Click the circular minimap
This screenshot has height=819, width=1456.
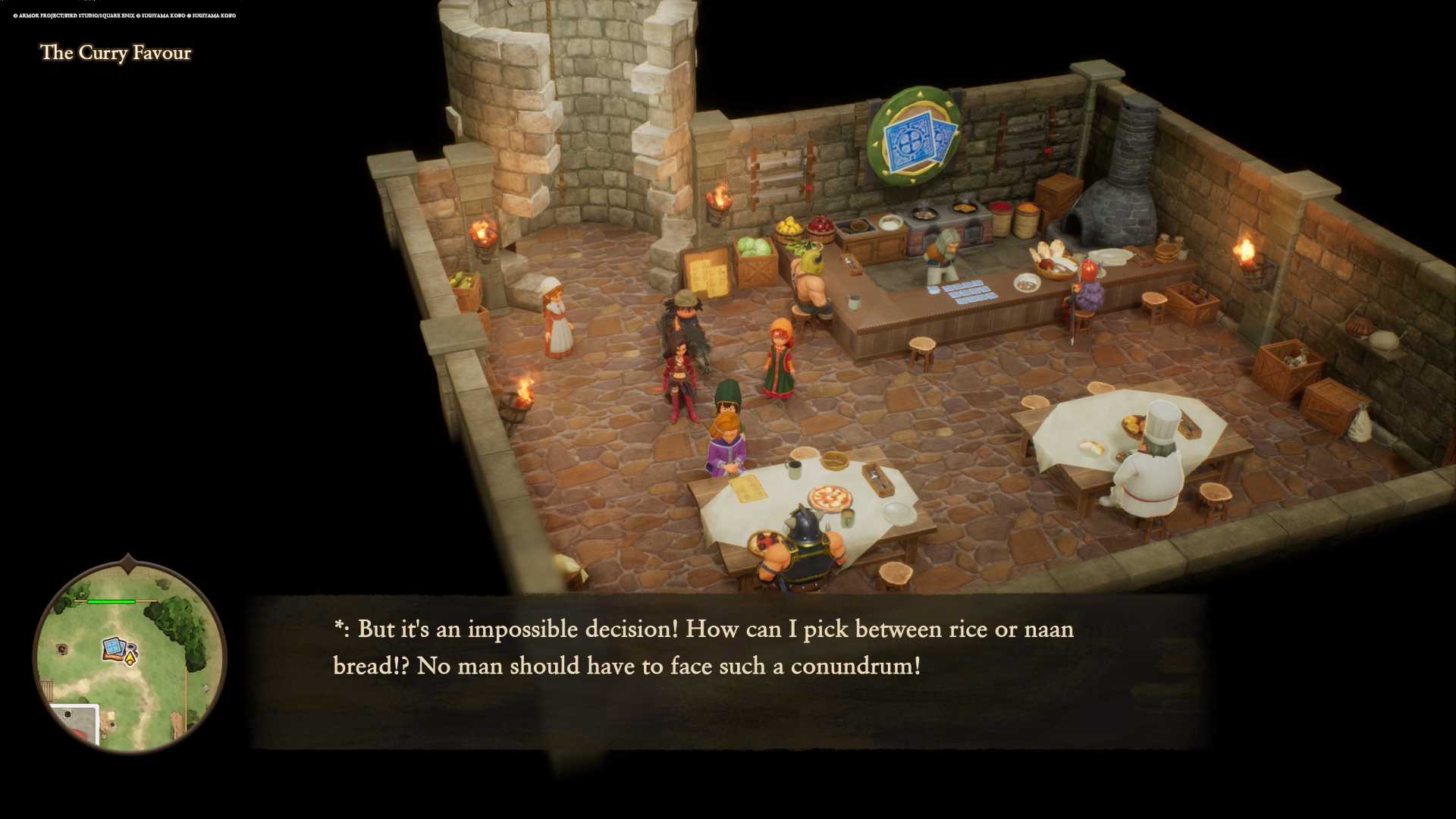130,657
